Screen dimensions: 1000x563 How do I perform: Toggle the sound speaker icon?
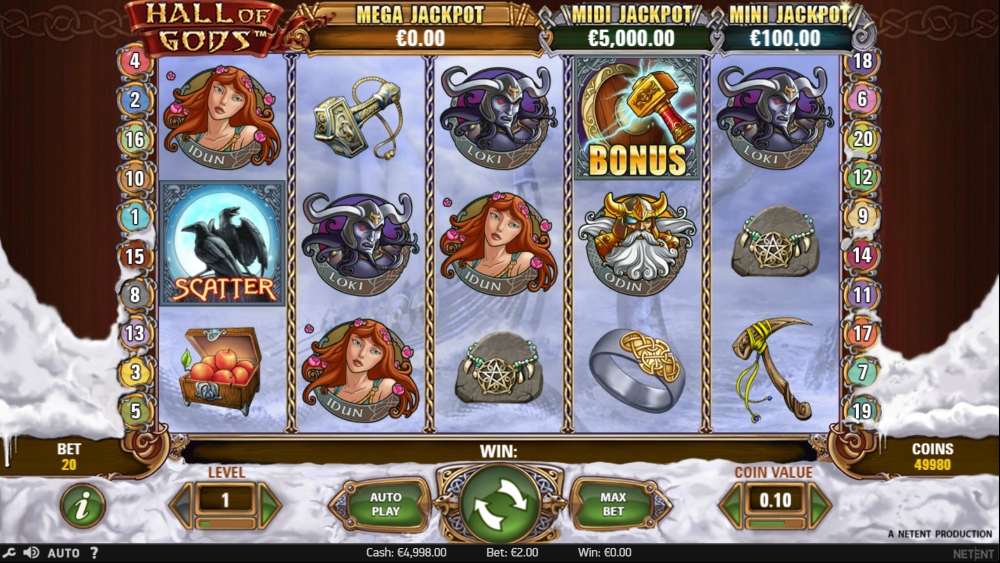[x=30, y=553]
